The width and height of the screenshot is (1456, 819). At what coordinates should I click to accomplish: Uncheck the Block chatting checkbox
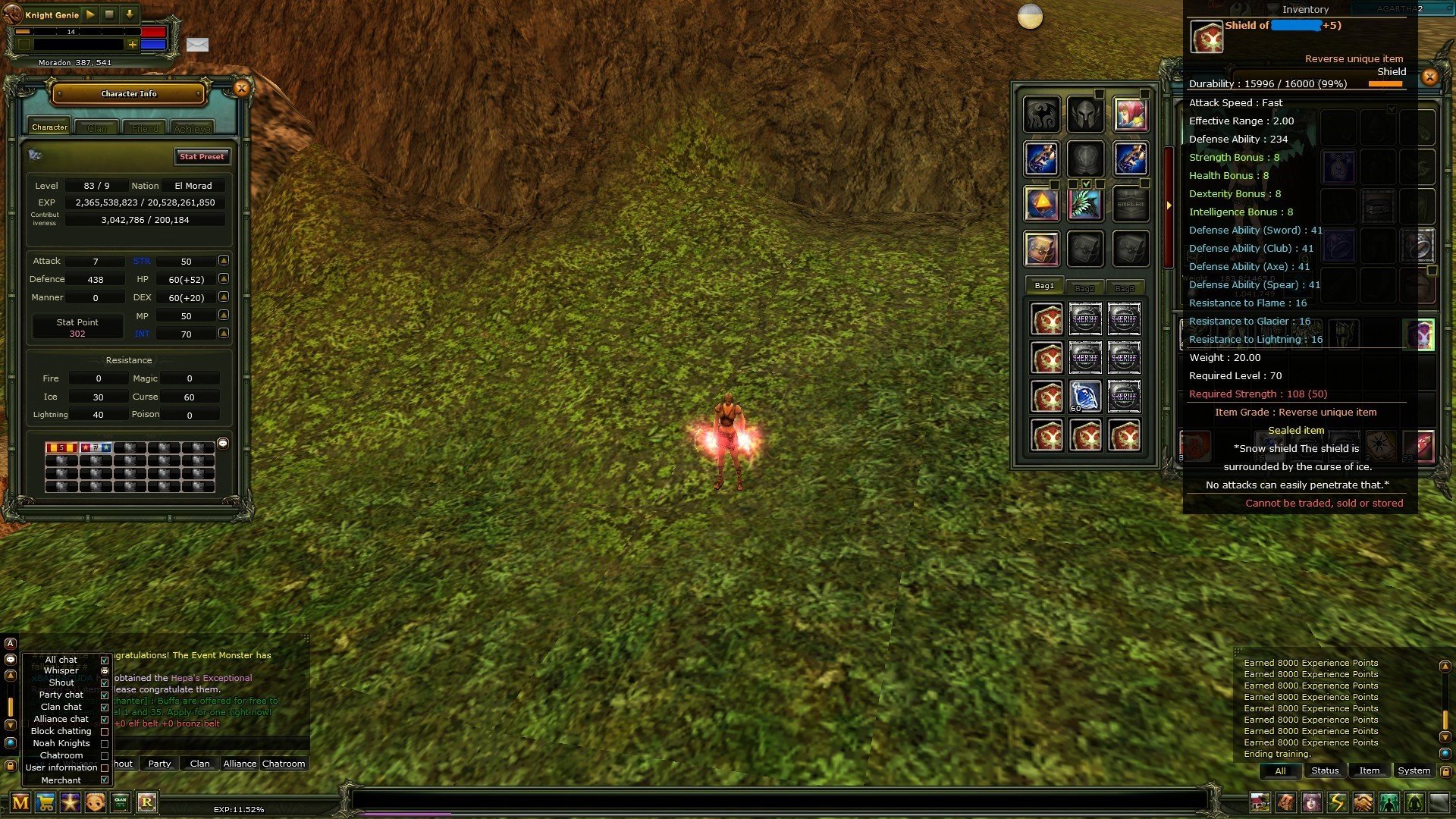(104, 730)
